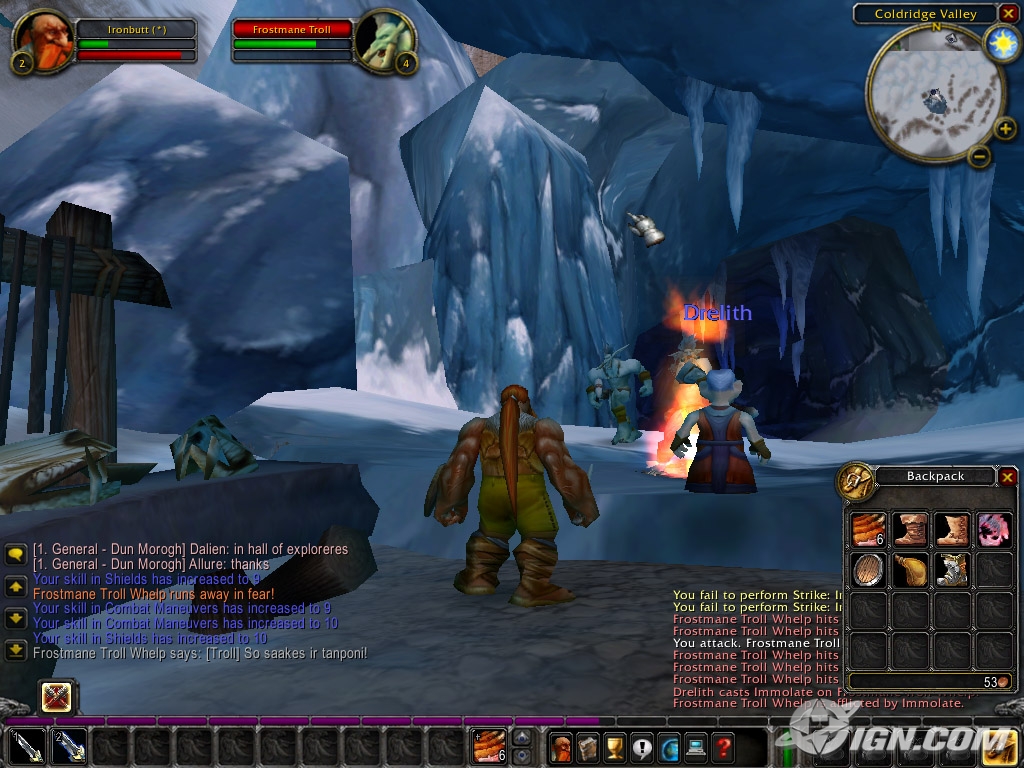This screenshot has width=1024, height=768.
Task: Select the yellow waterskin item in Backpack
Action: pyautogui.click(x=910, y=570)
